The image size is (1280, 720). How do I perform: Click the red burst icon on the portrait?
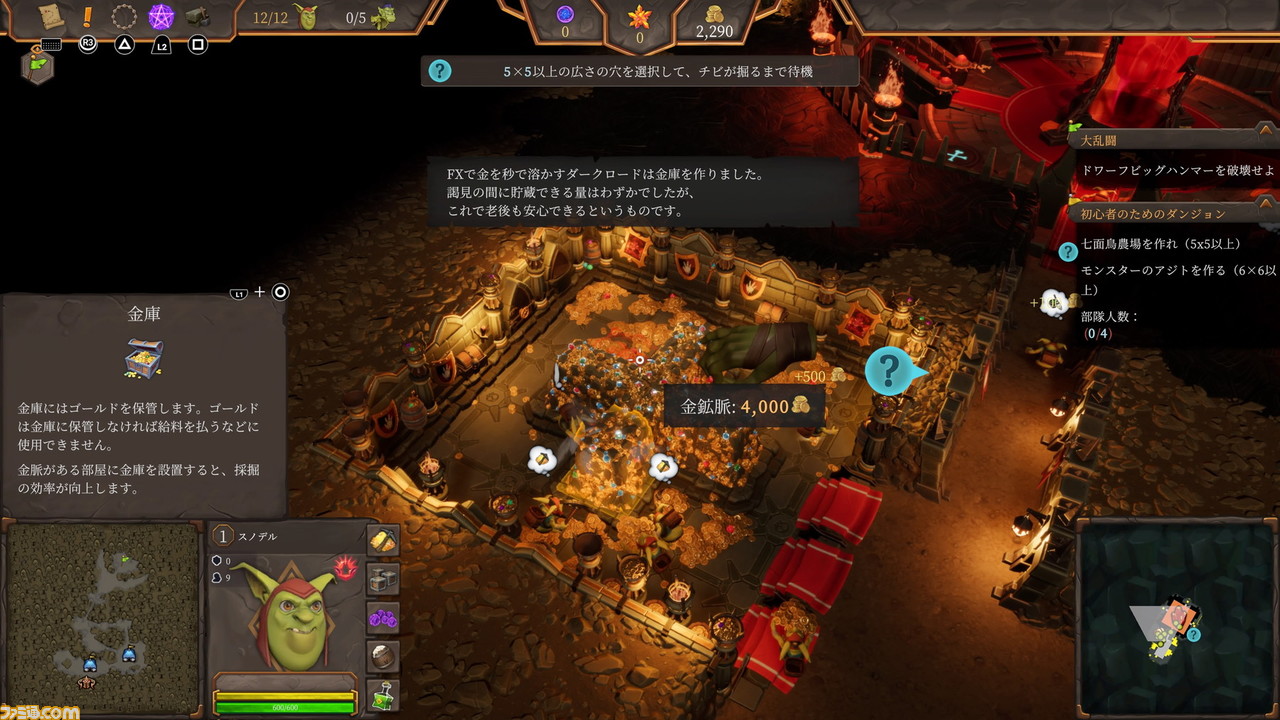[346, 569]
